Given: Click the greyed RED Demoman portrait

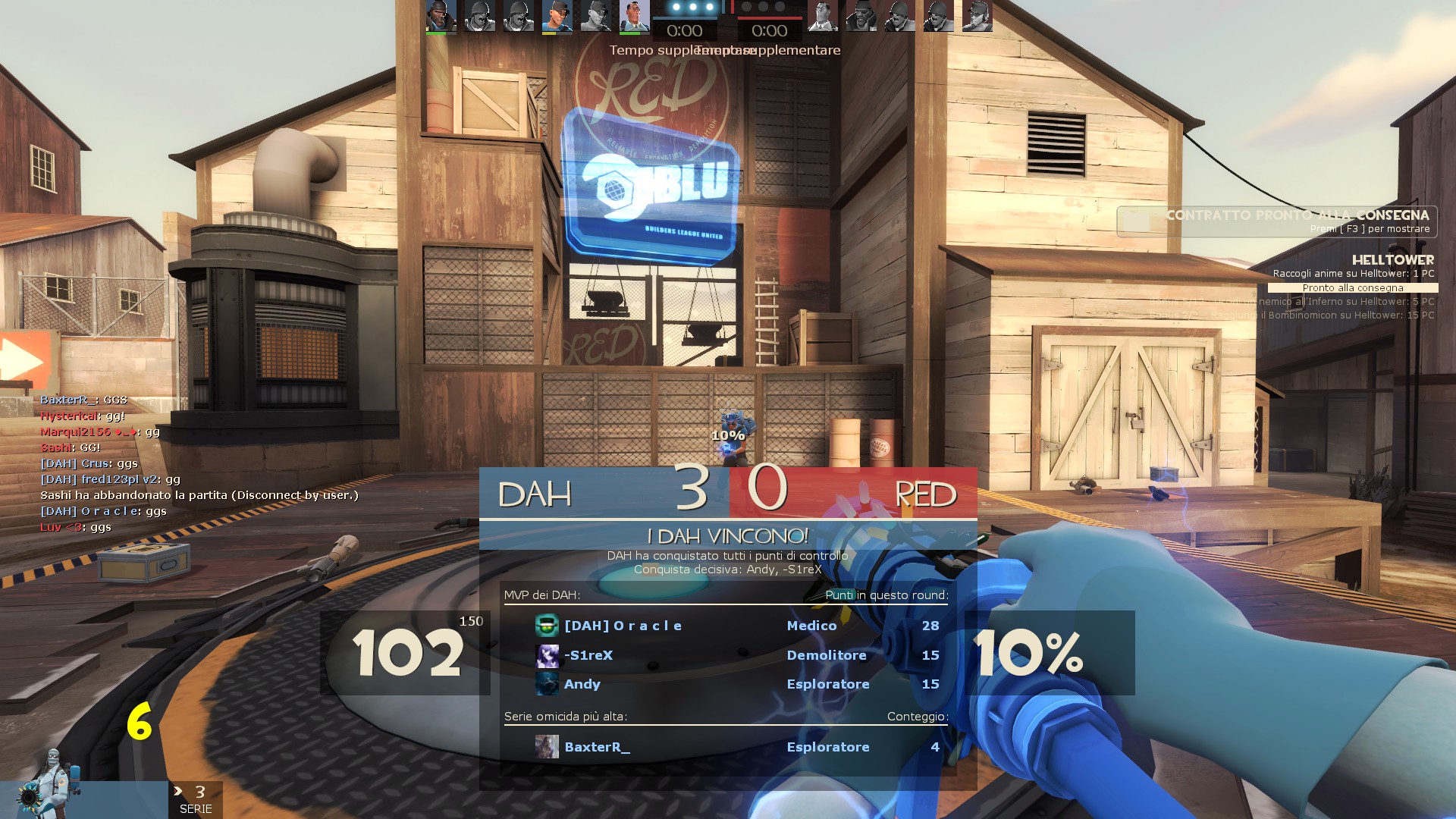Looking at the screenshot, I should click(x=861, y=16).
